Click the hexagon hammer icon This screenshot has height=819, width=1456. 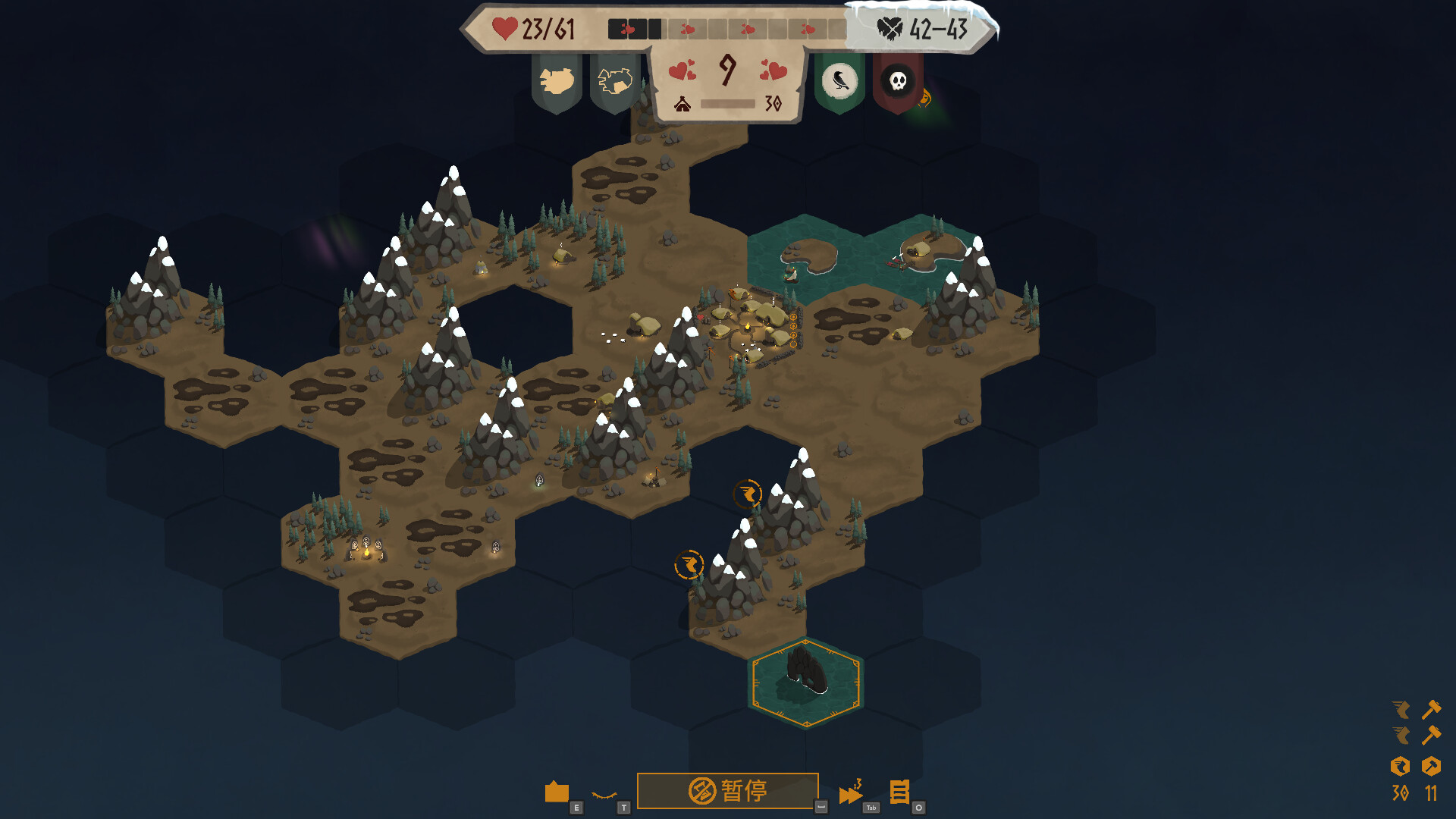pos(1431,767)
